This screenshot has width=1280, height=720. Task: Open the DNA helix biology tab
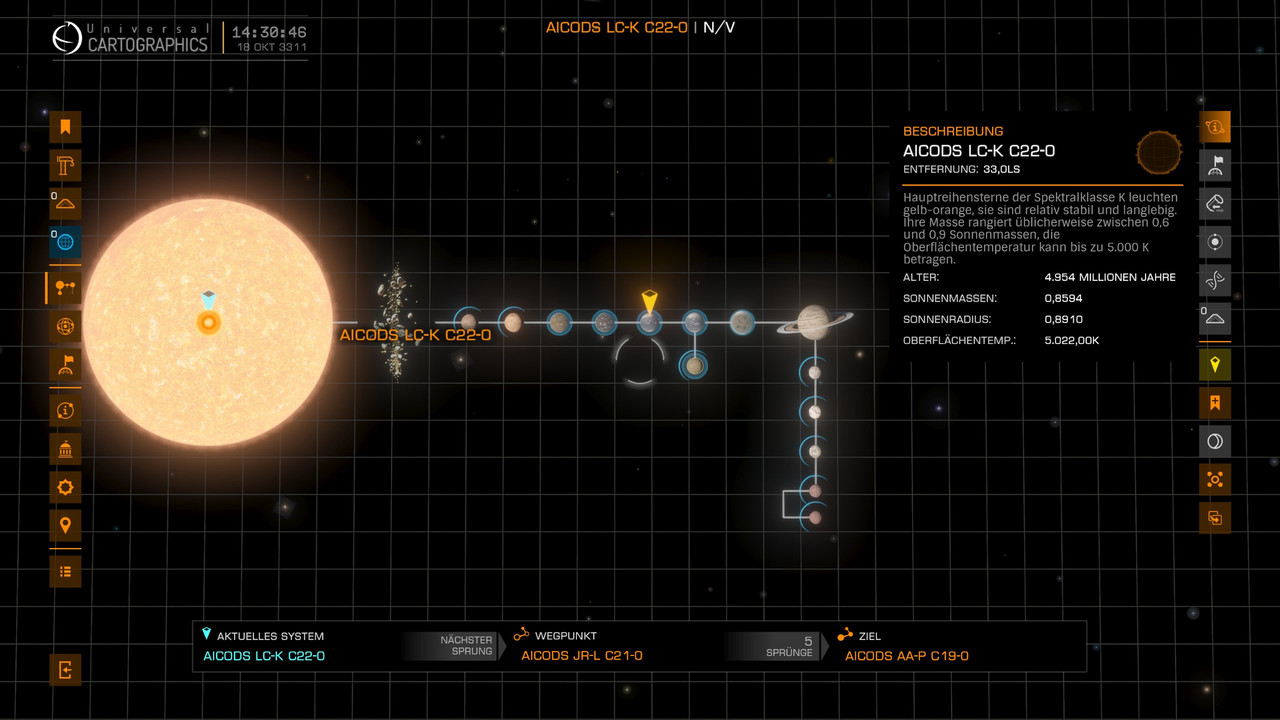tap(1215, 281)
